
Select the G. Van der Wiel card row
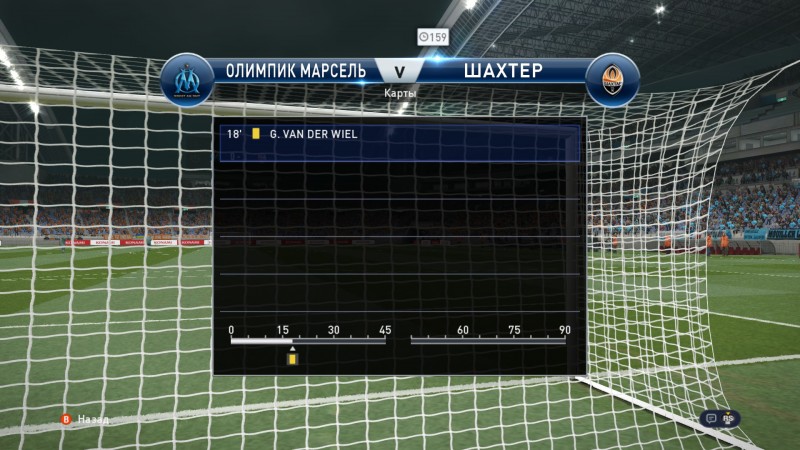coord(399,132)
